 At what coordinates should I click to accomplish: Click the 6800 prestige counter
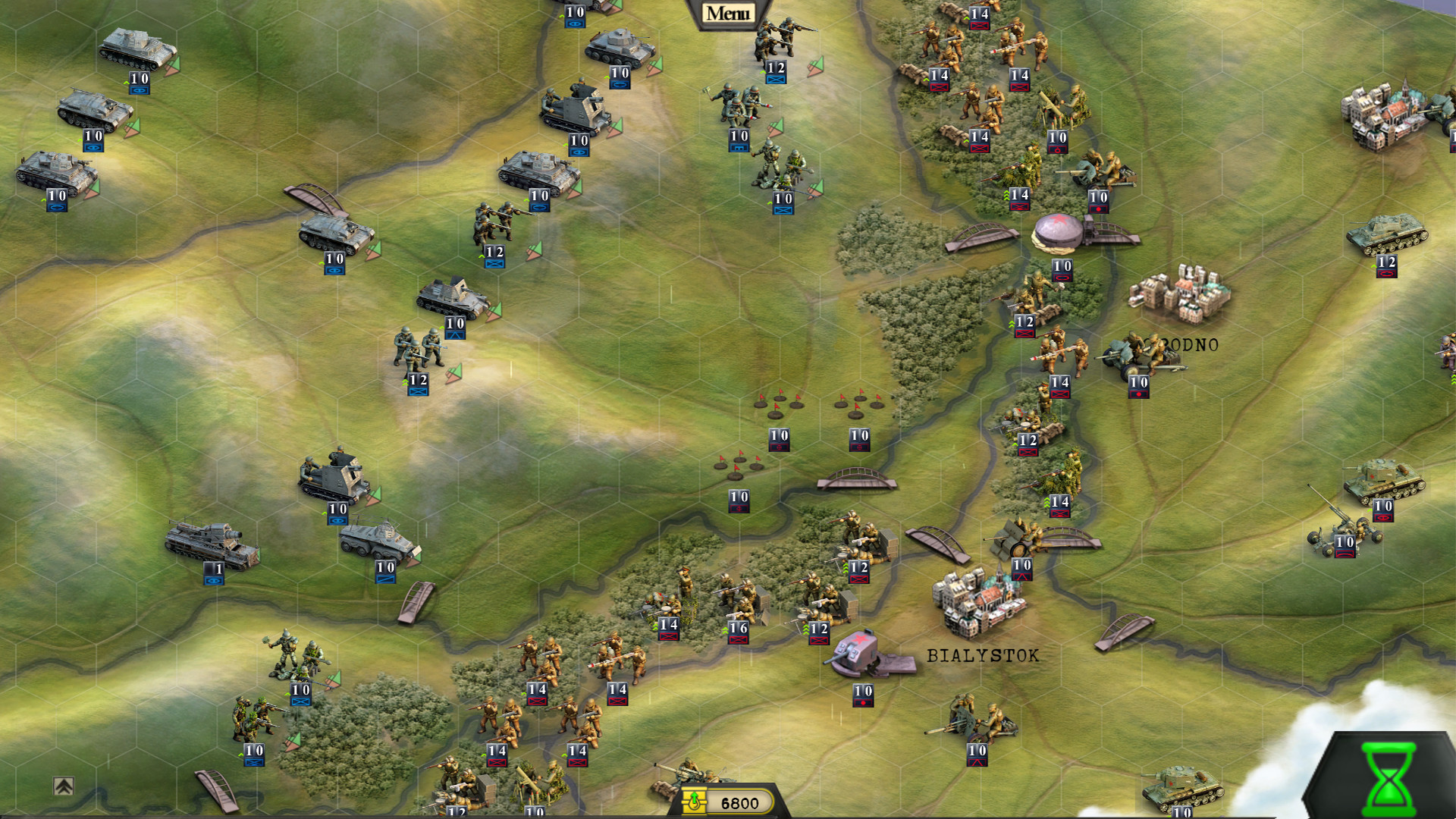739,799
